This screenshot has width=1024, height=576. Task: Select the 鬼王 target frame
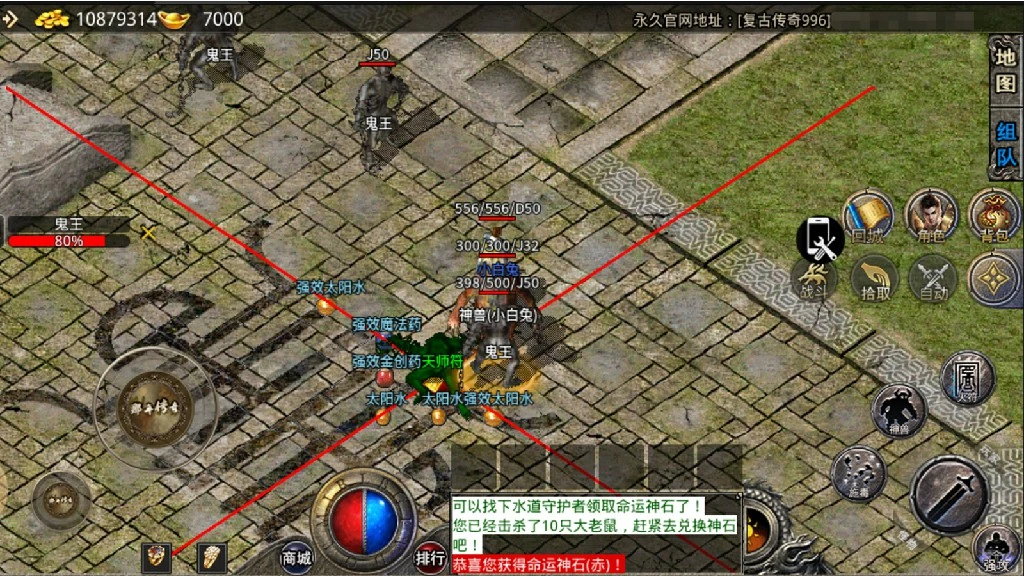[x=68, y=232]
